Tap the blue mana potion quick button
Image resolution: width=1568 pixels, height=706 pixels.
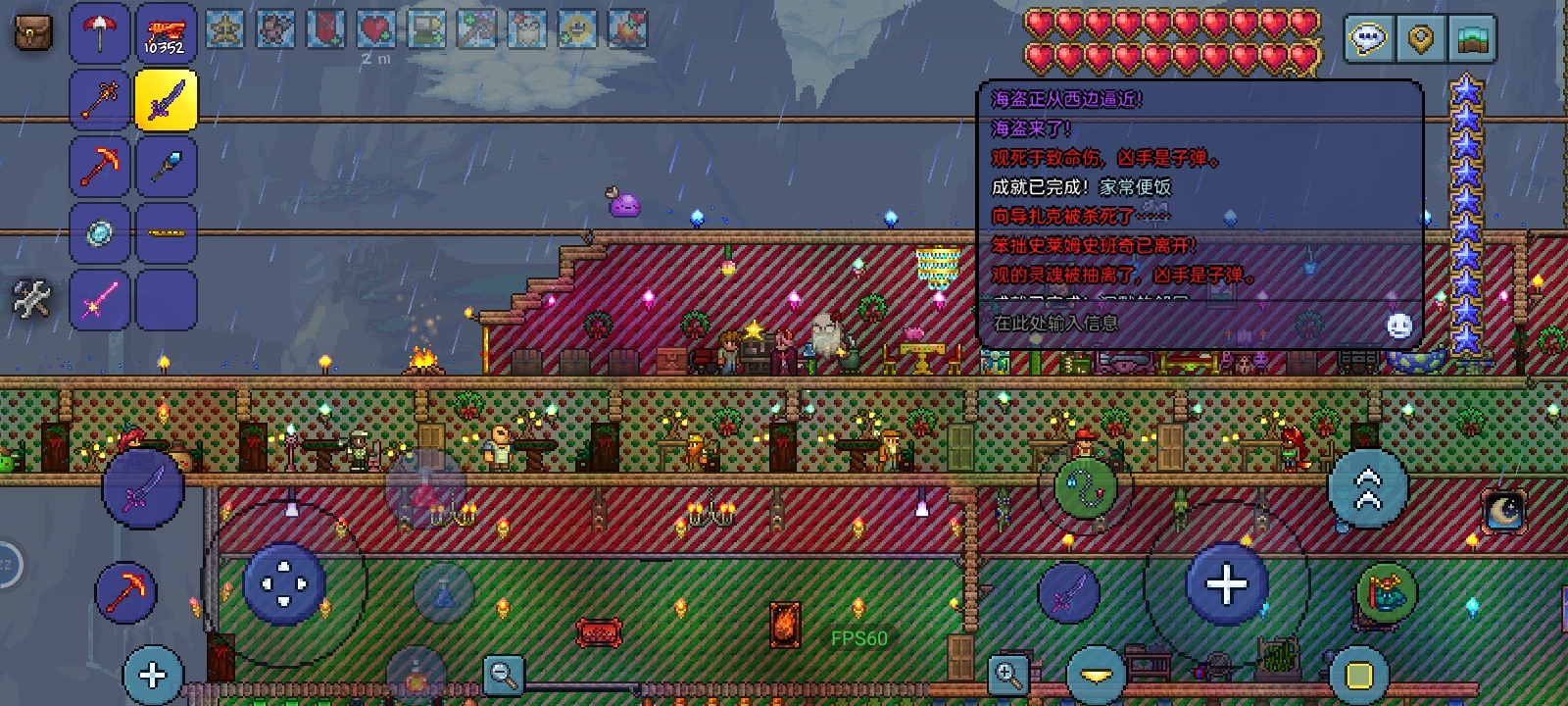443,593
